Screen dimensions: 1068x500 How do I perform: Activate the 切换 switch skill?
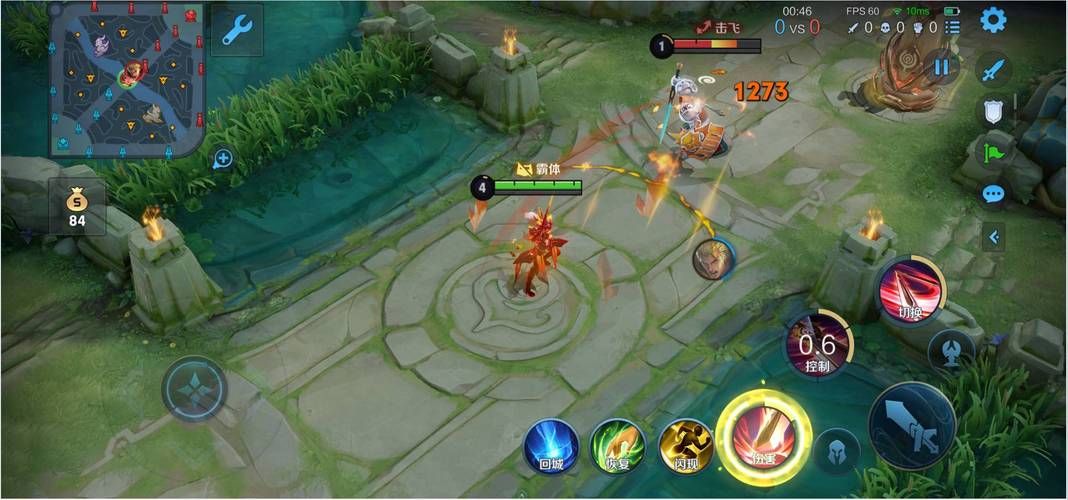(909, 289)
